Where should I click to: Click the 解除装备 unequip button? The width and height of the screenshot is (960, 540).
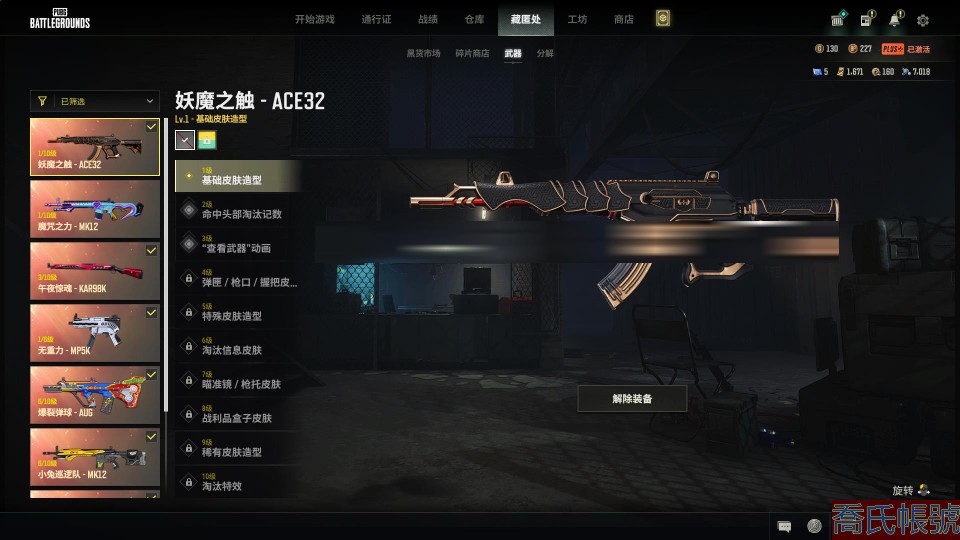pos(632,399)
